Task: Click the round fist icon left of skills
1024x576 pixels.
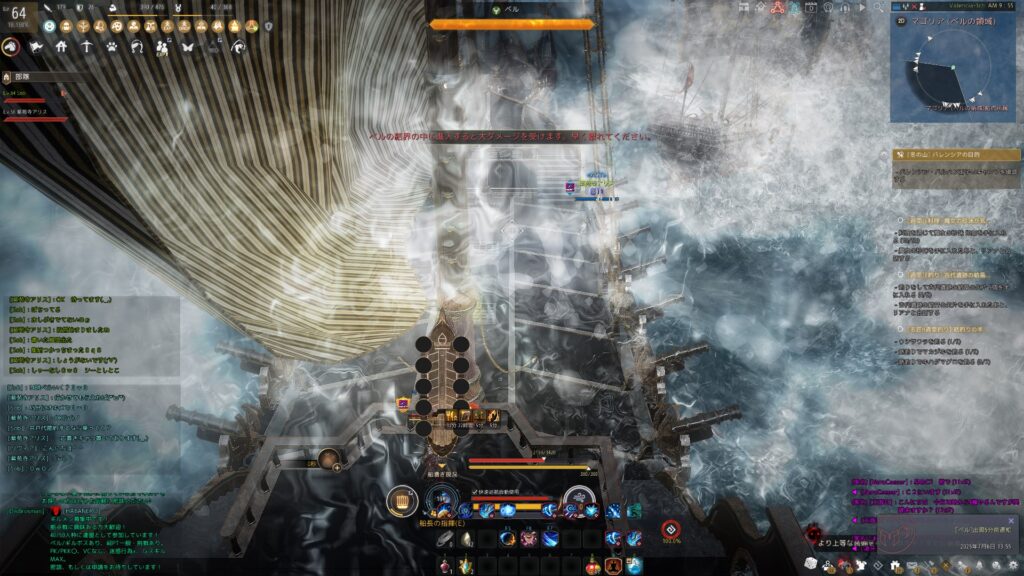Action: [401, 499]
